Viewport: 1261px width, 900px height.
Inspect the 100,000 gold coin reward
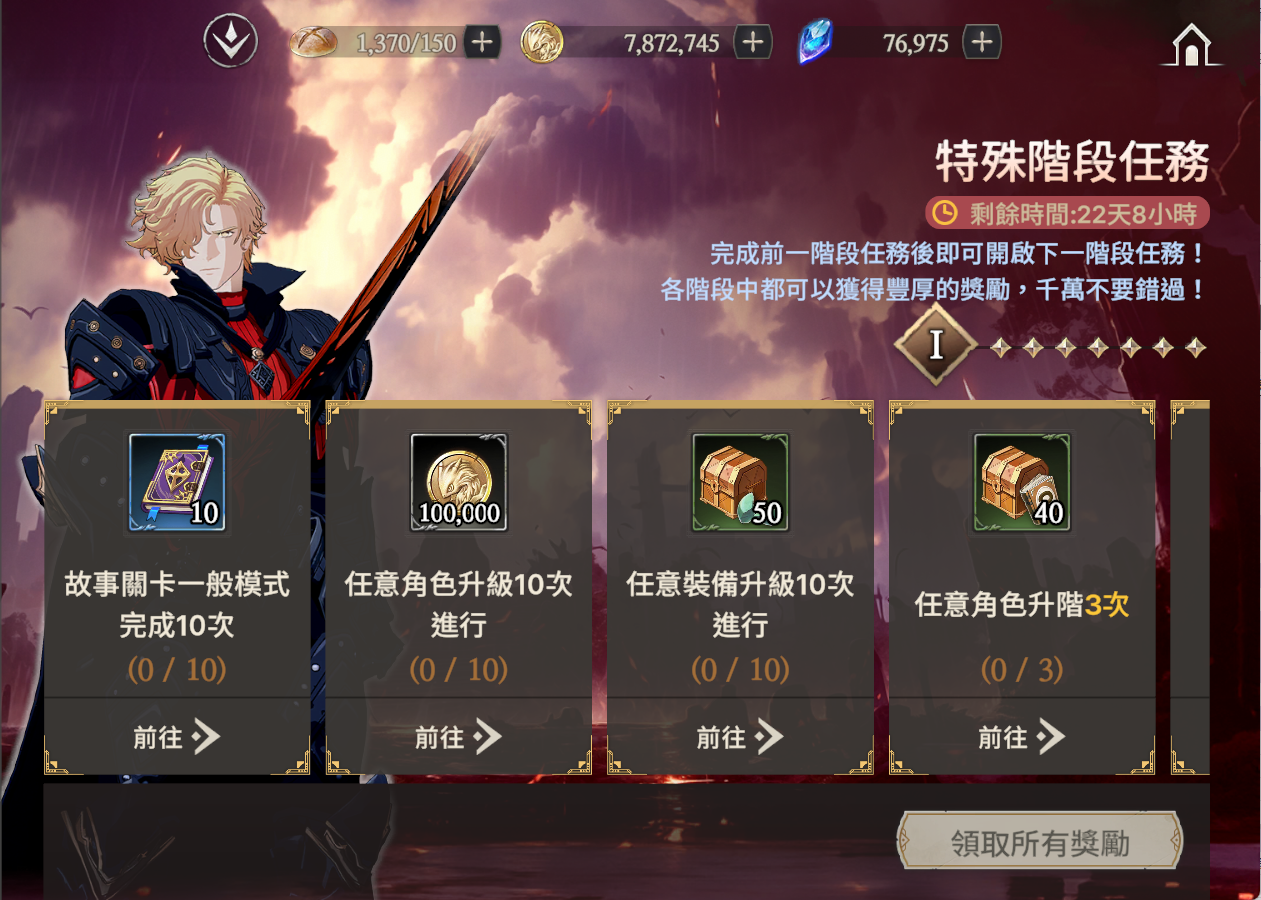(459, 482)
